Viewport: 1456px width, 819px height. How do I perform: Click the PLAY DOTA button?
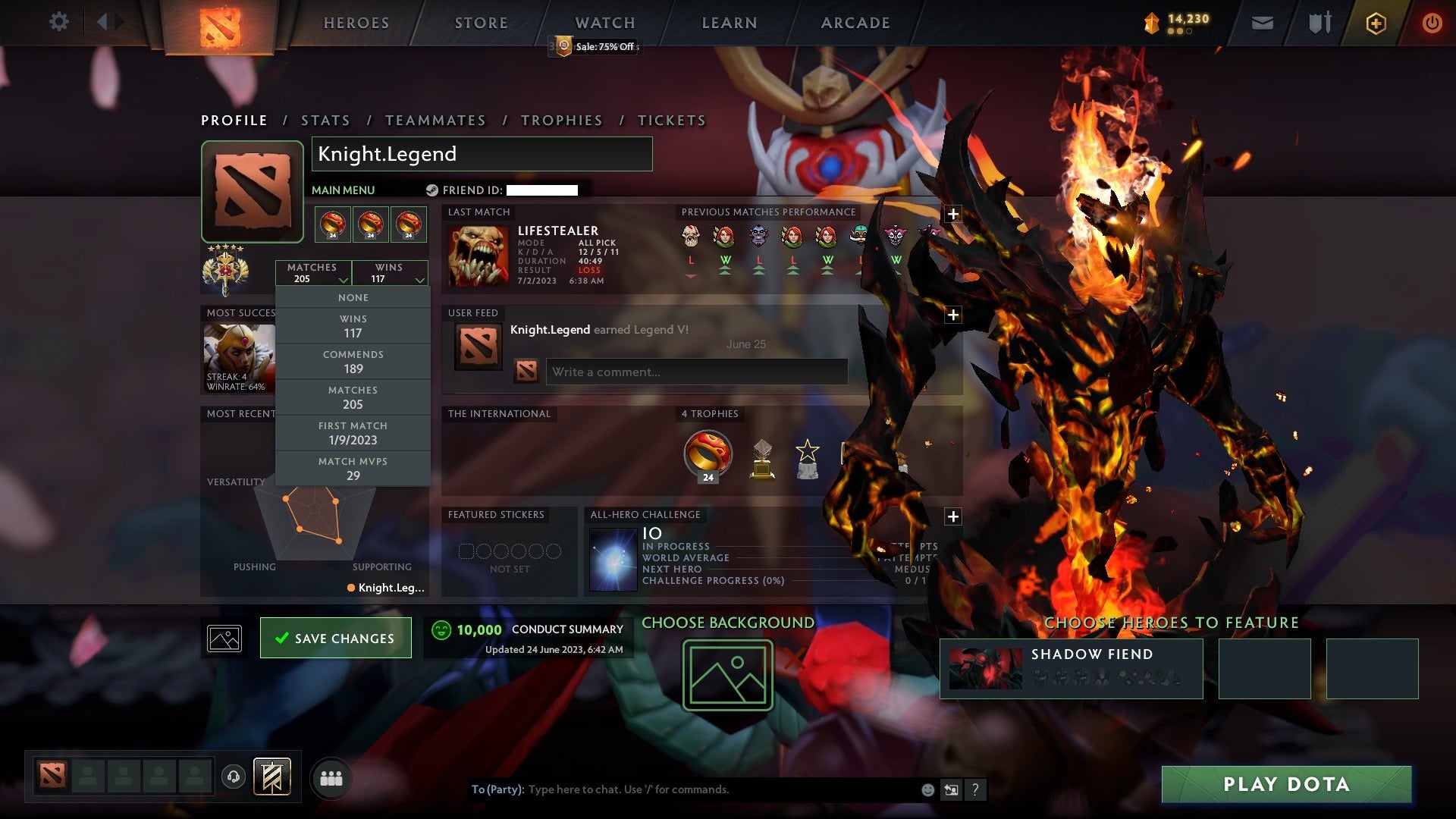(x=1285, y=785)
